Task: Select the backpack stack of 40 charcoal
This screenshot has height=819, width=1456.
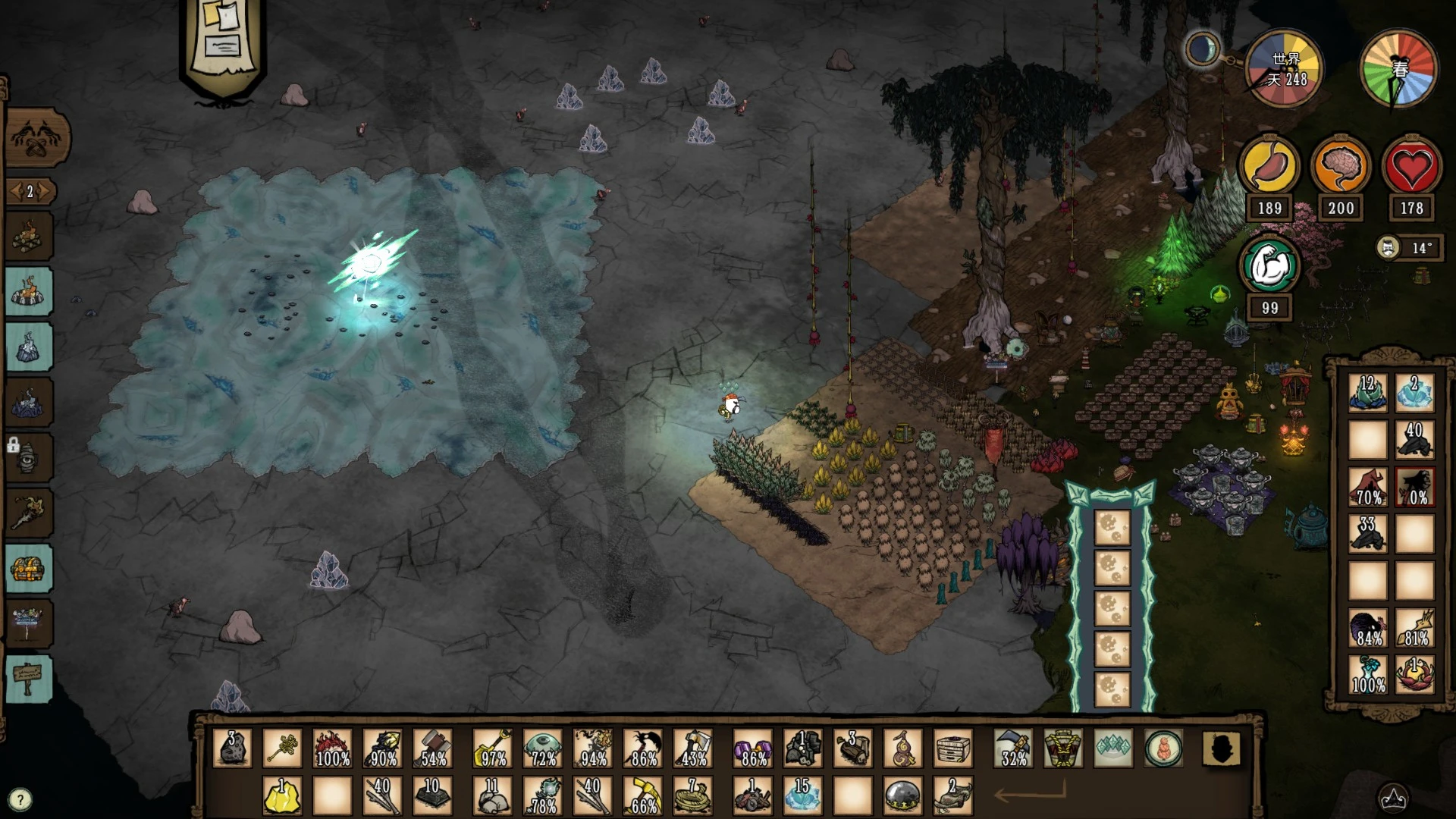Action: (1414, 440)
